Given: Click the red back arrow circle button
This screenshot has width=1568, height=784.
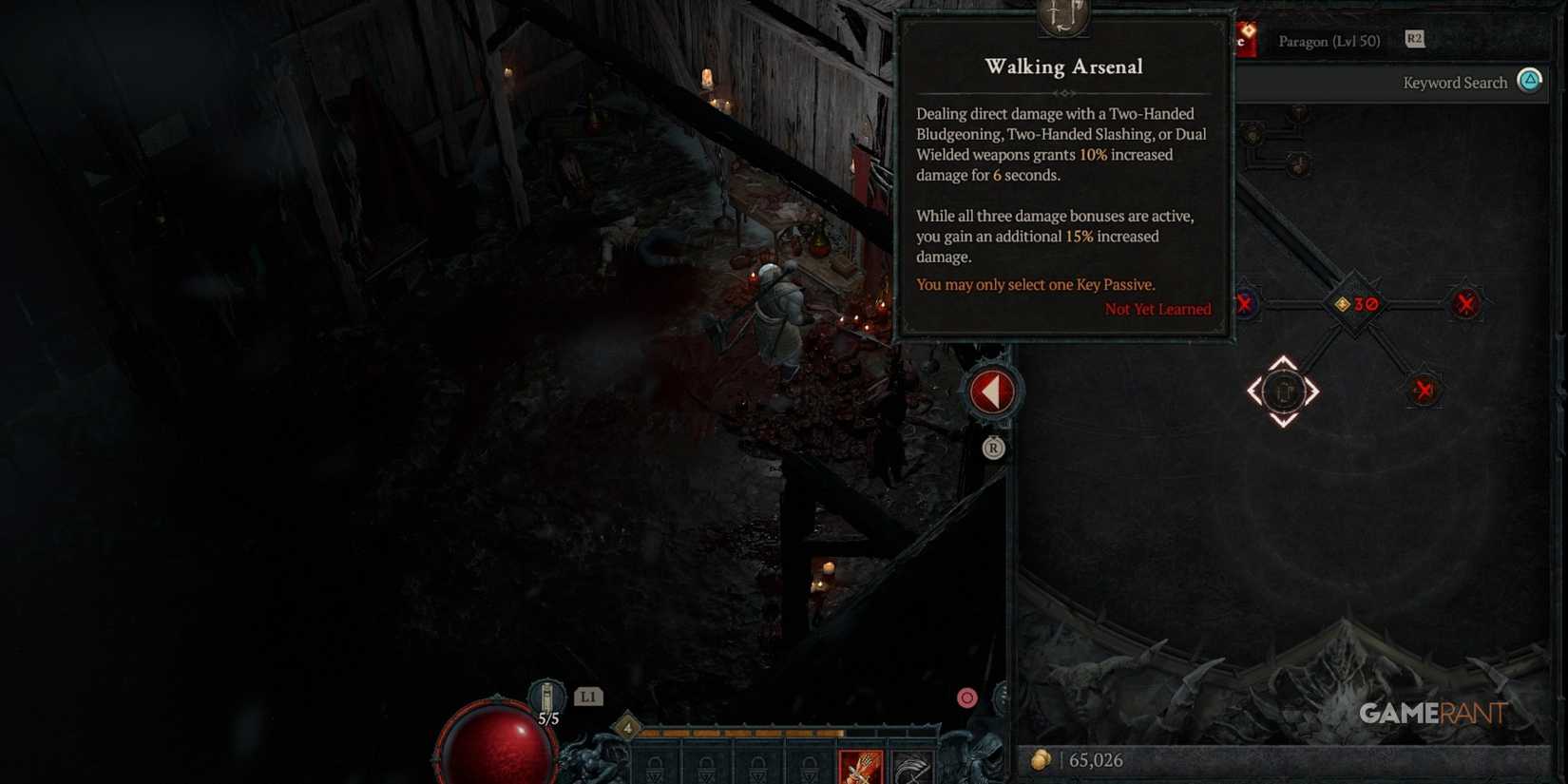Looking at the screenshot, I should click(992, 390).
